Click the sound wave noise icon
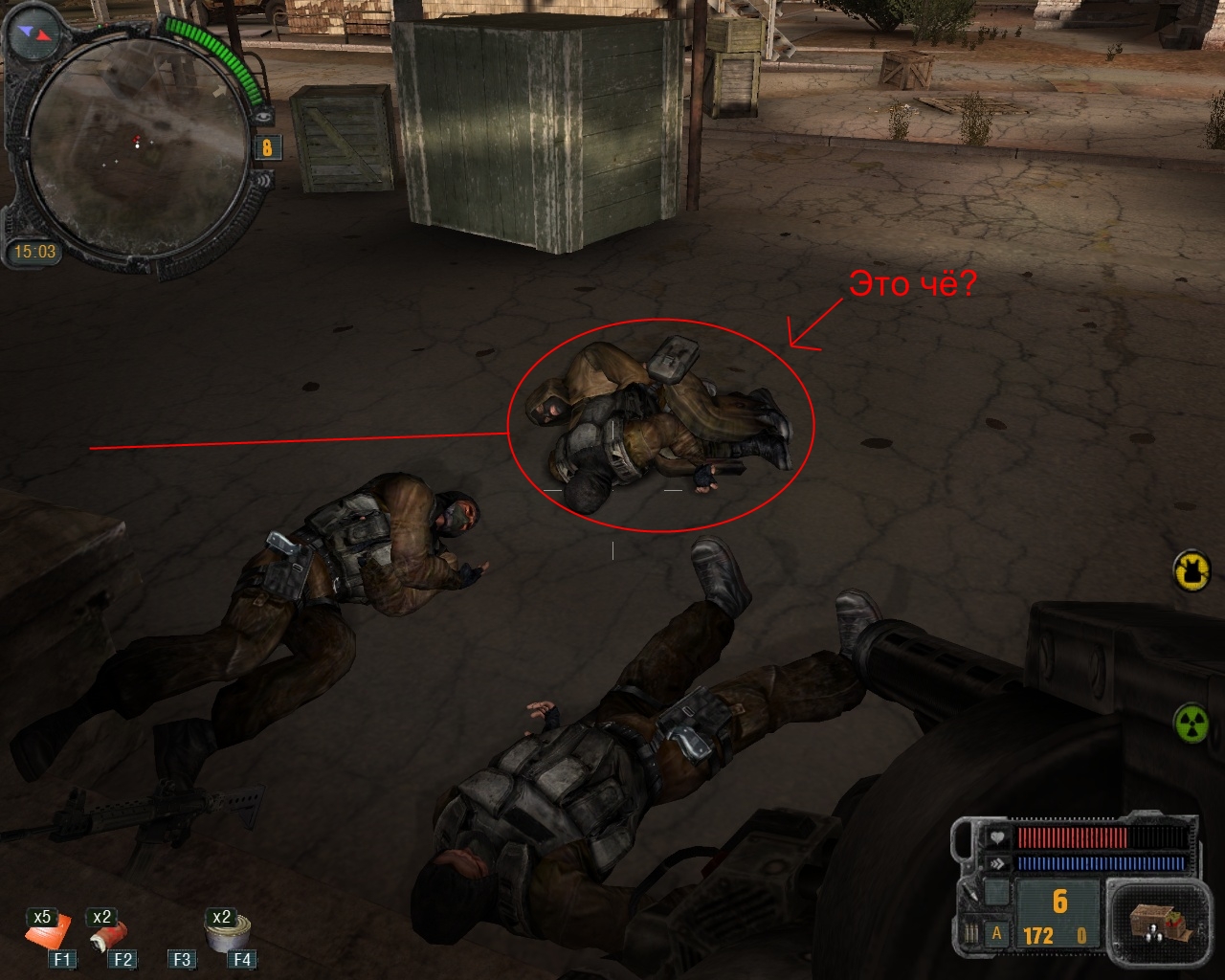The image size is (1225, 980). click(264, 178)
